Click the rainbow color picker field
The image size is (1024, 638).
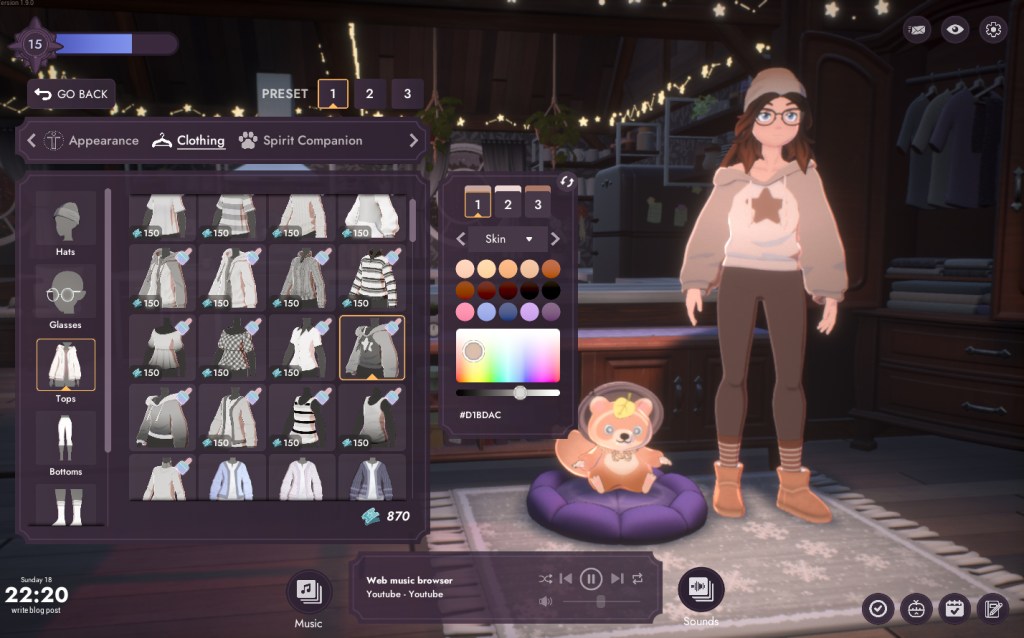pyautogui.click(x=508, y=356)
